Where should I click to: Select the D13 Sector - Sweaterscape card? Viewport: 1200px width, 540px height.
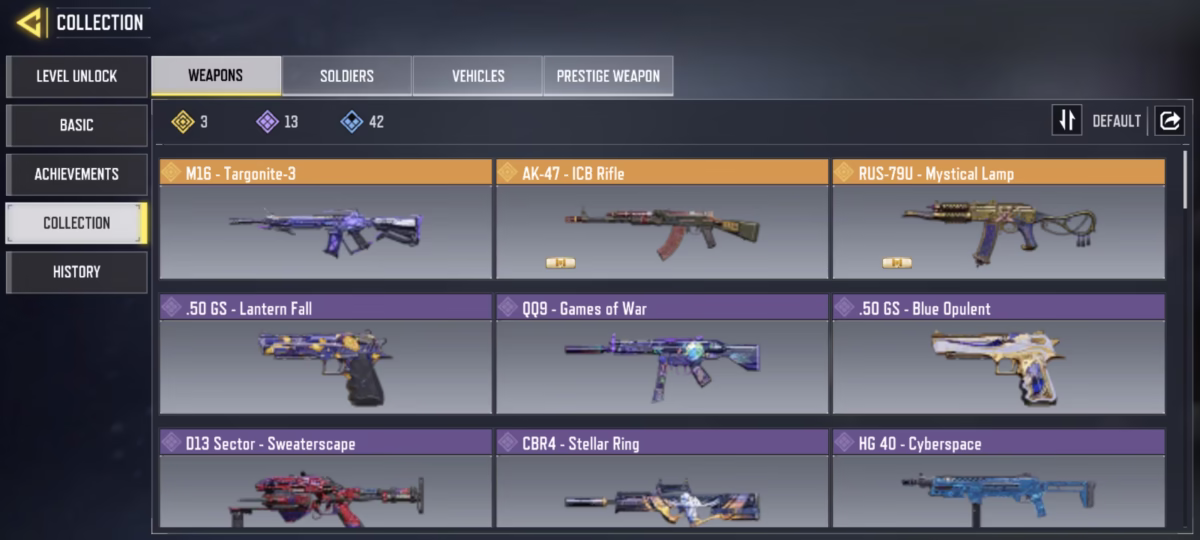point(325,480)
